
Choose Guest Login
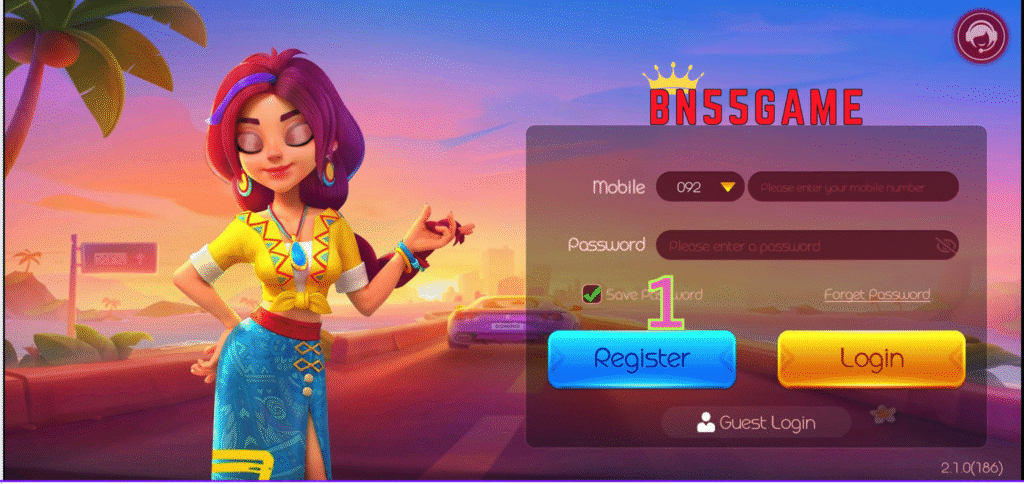756,423
